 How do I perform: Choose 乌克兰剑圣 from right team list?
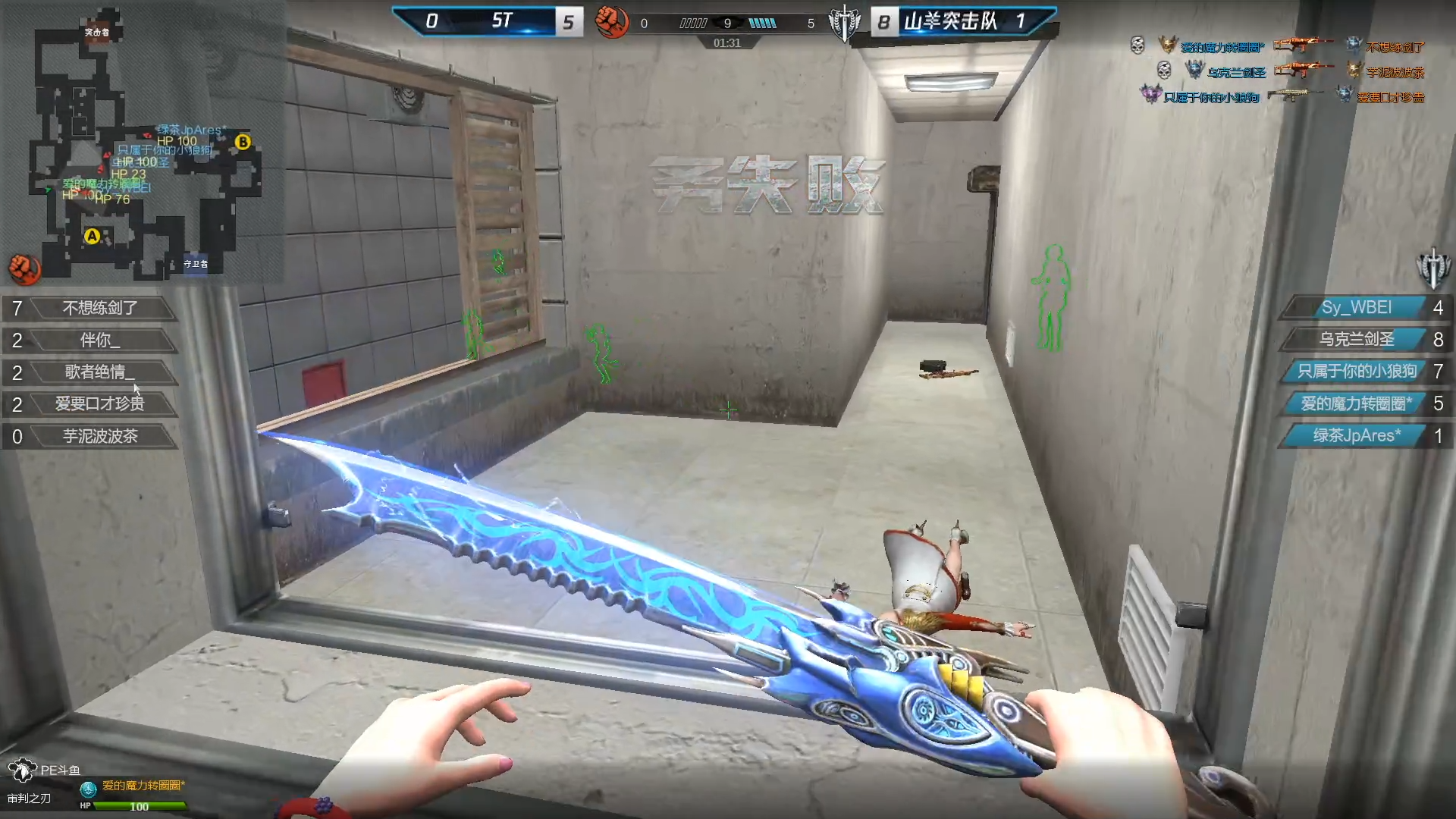point(1356,340)
